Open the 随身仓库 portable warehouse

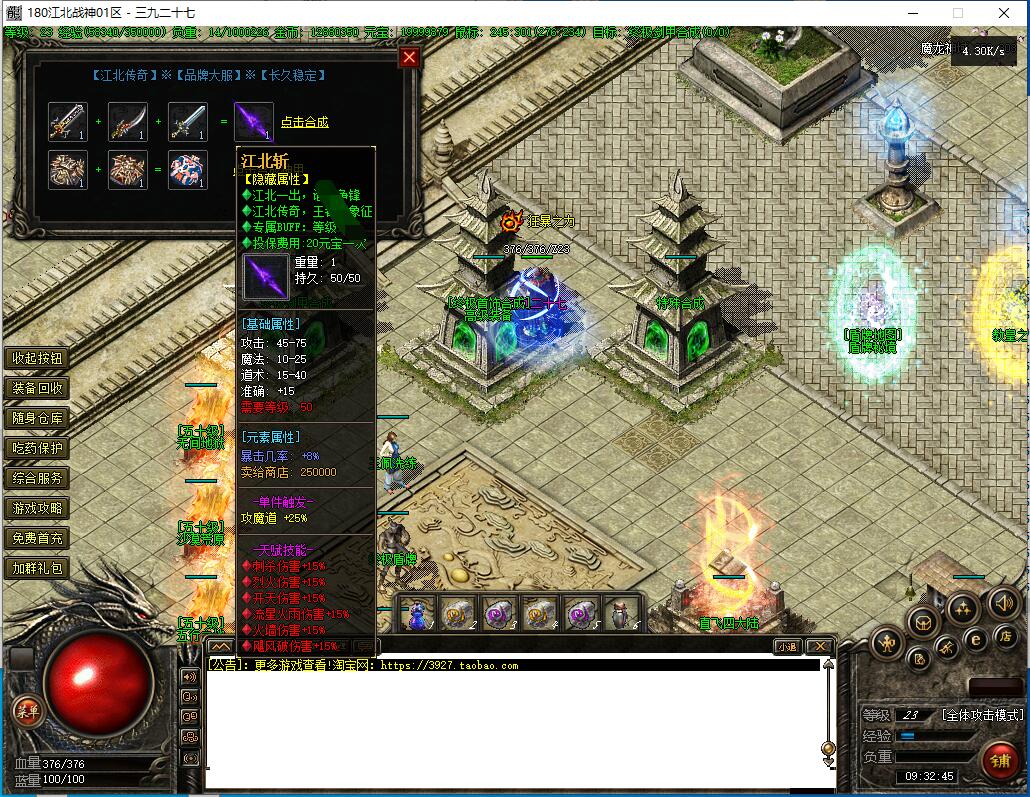38,418
